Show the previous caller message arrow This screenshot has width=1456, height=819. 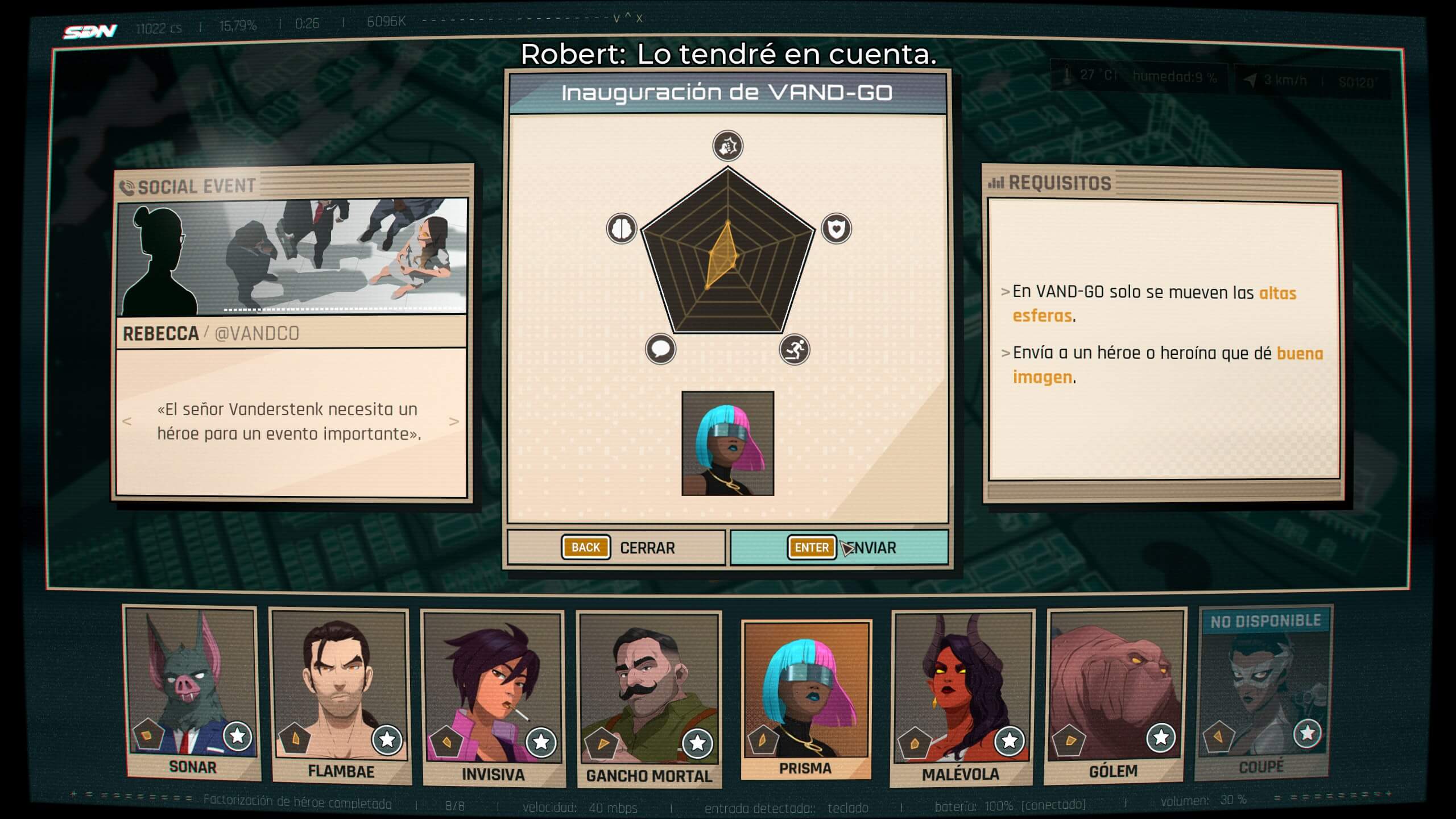(127, 421)
